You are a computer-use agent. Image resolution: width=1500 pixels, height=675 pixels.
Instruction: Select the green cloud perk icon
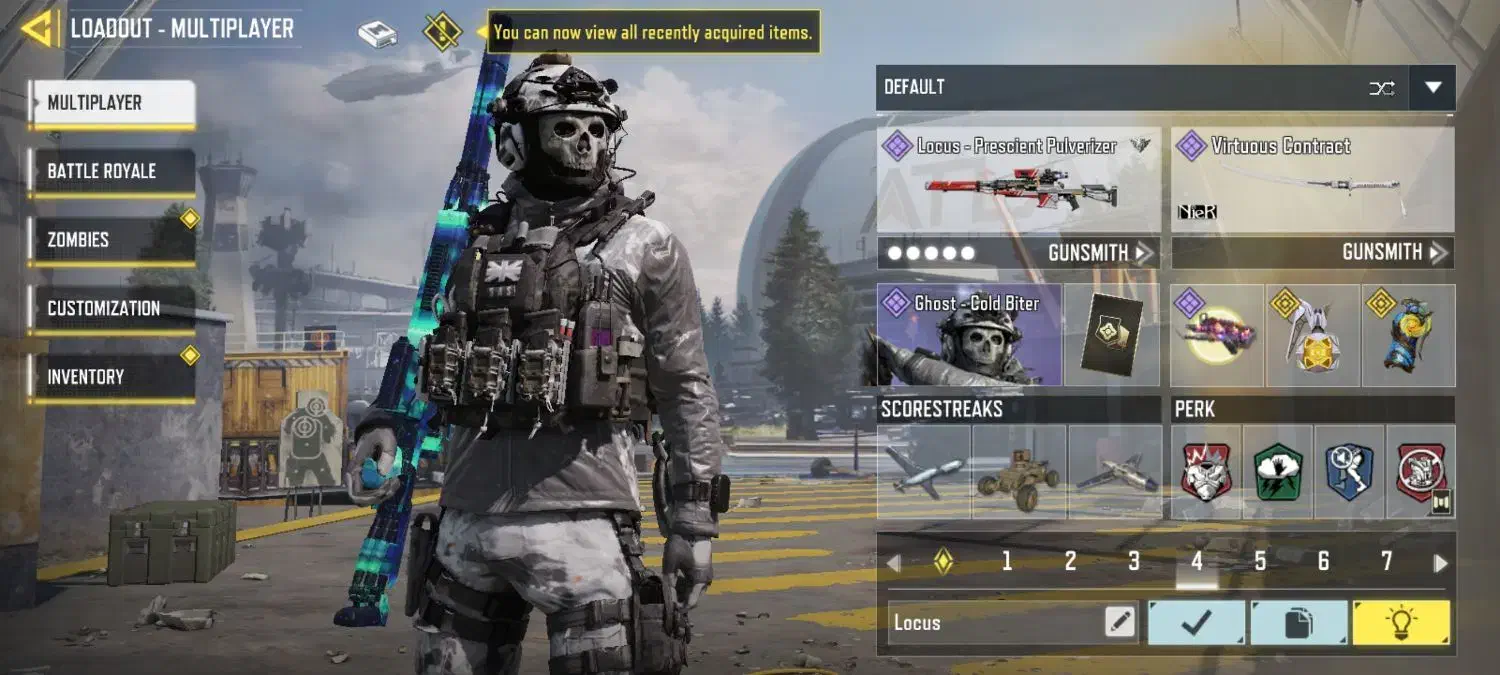pos(1278,472)
